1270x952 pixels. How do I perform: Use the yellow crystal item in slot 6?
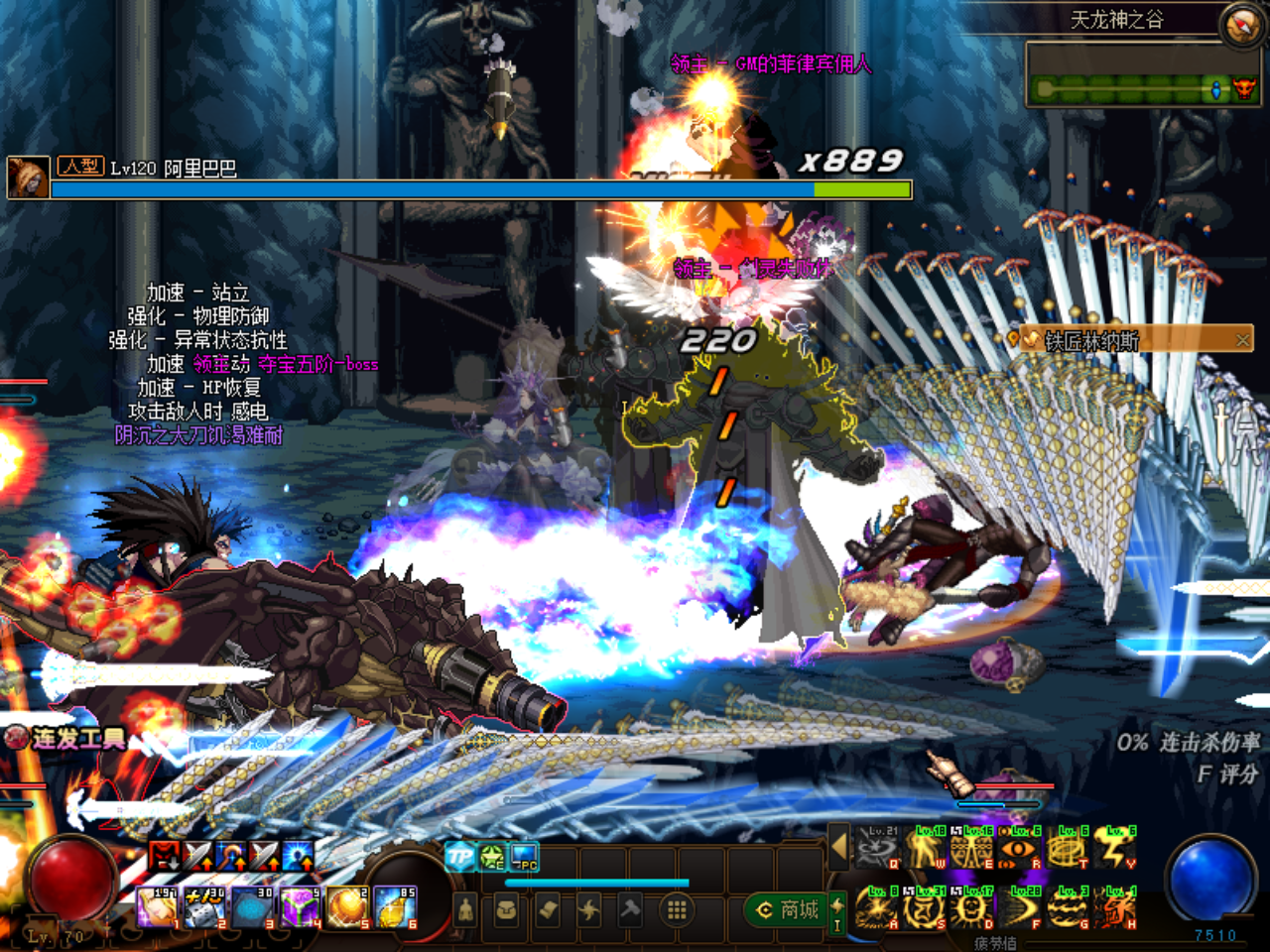(395, 907)
